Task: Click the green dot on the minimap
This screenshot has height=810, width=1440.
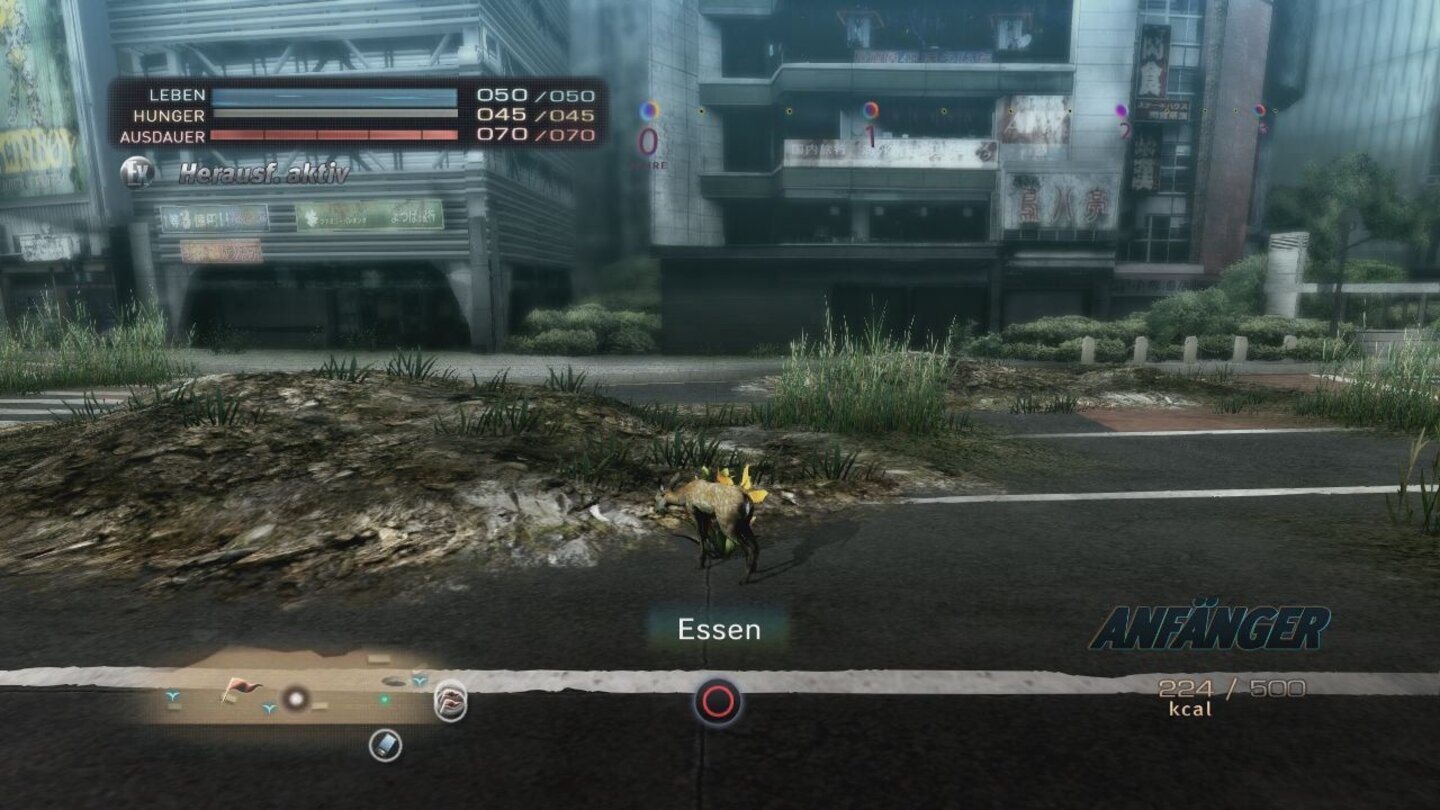Action: tap(384, 700)
